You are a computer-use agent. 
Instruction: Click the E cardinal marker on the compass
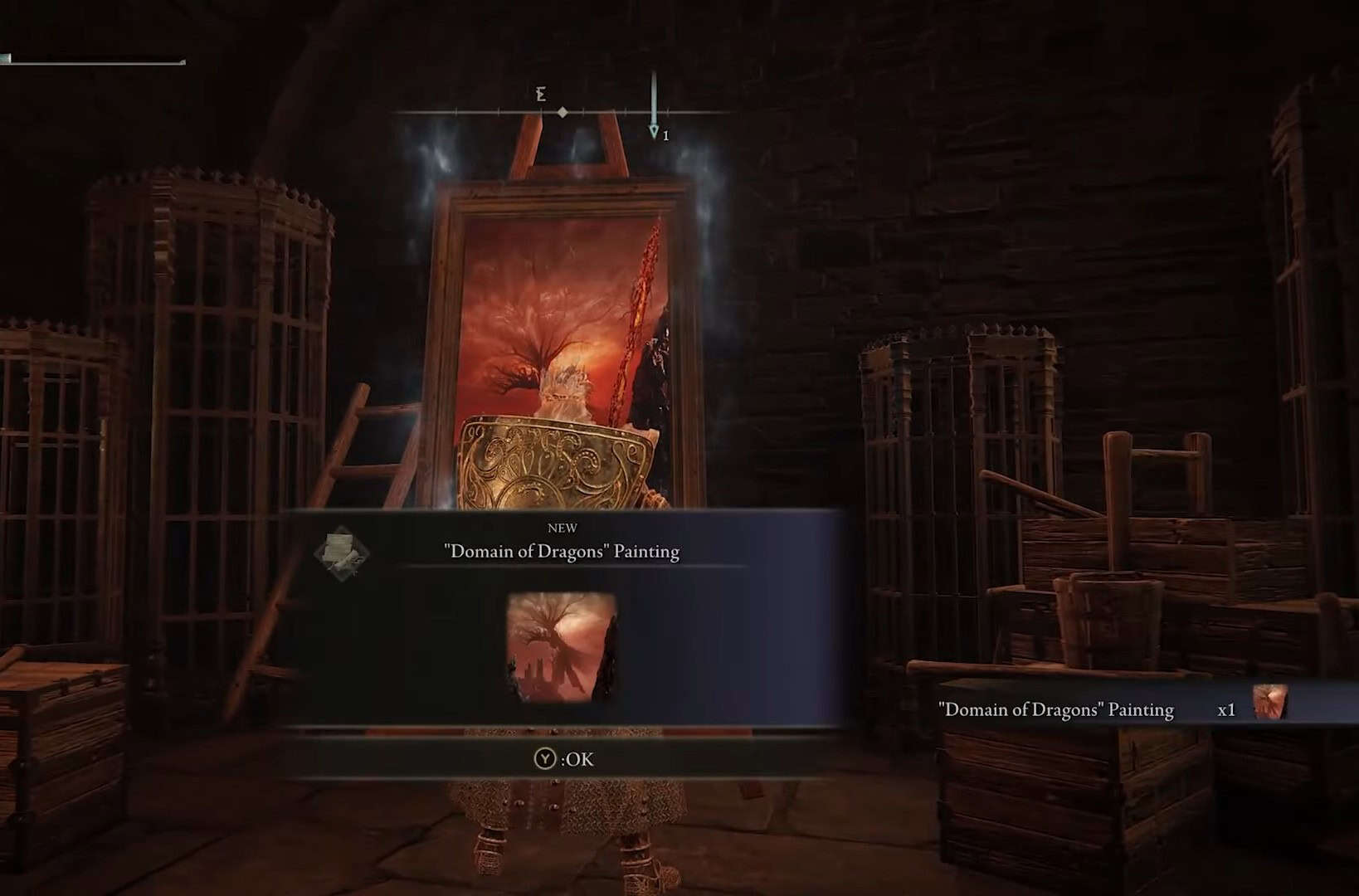(x=540, y=95)
